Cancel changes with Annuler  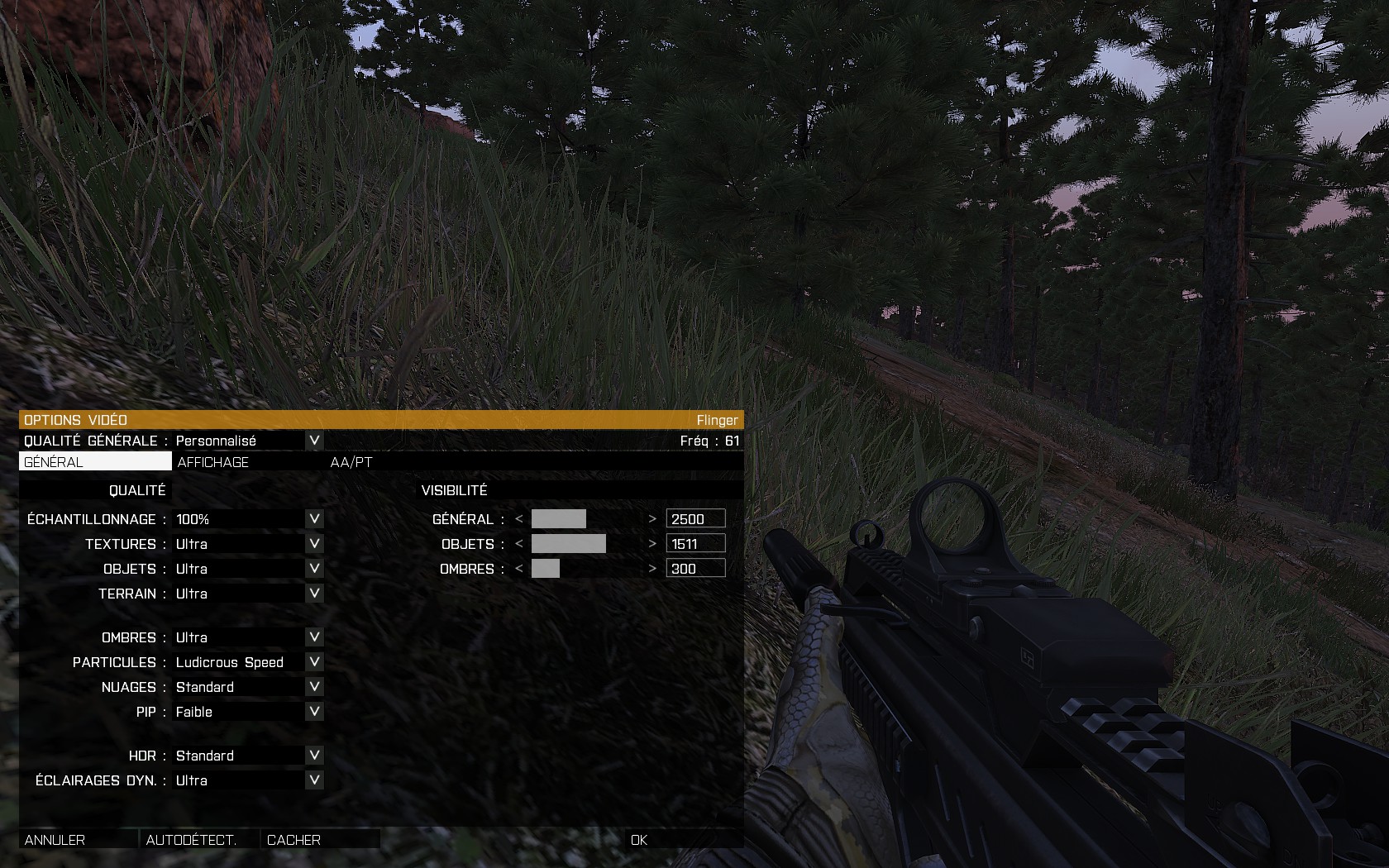tap(55, 840)
